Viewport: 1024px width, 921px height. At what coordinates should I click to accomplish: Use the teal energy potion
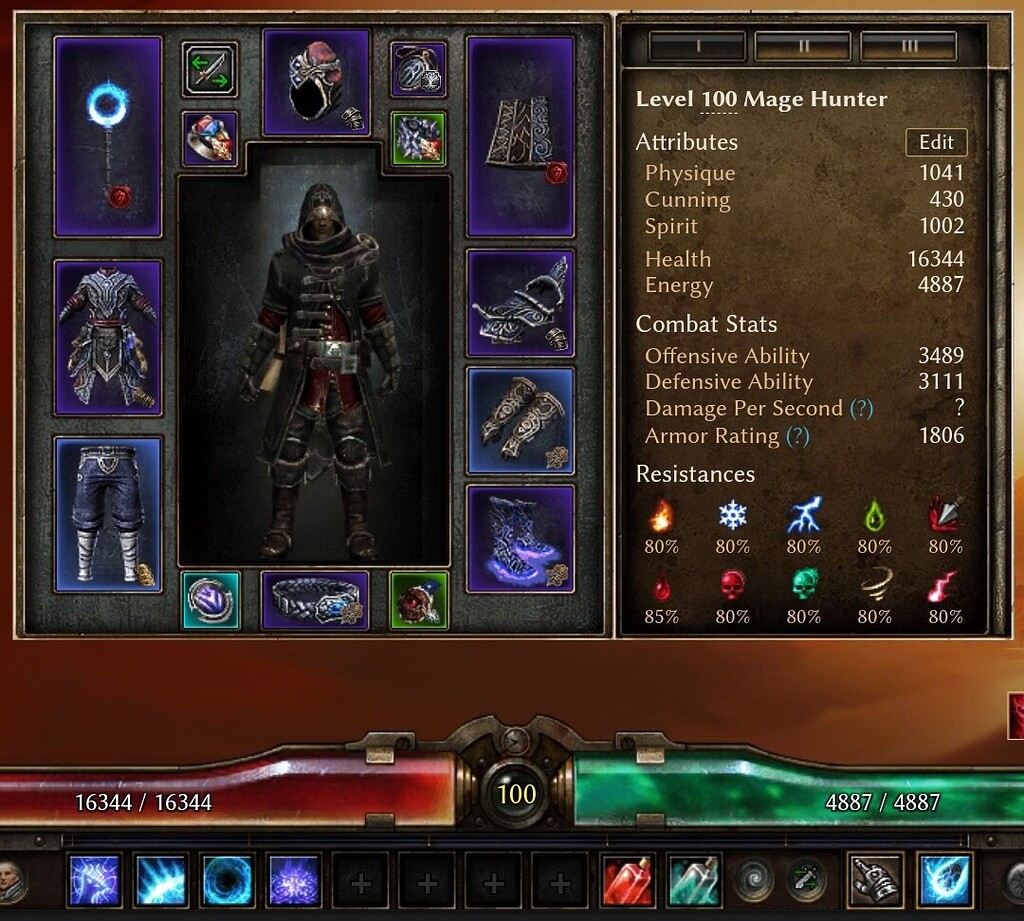click(x=694, y=880)
